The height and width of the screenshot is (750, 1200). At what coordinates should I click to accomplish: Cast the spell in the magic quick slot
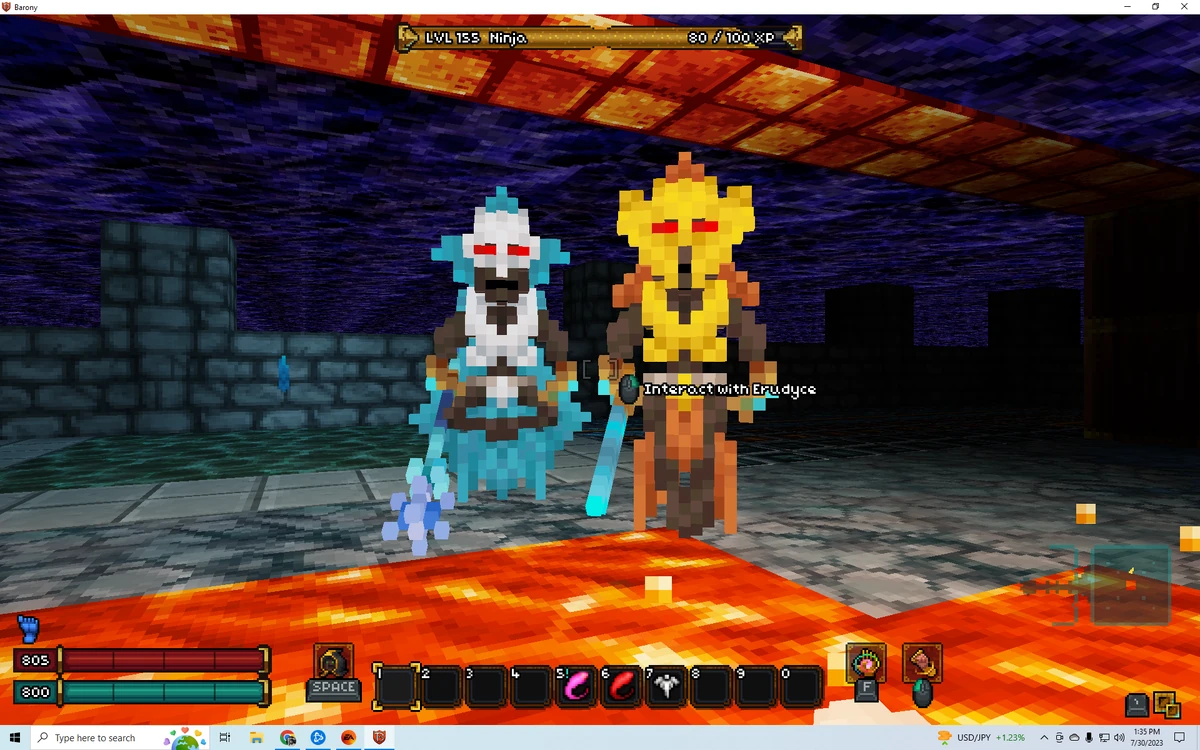point(865,662)
